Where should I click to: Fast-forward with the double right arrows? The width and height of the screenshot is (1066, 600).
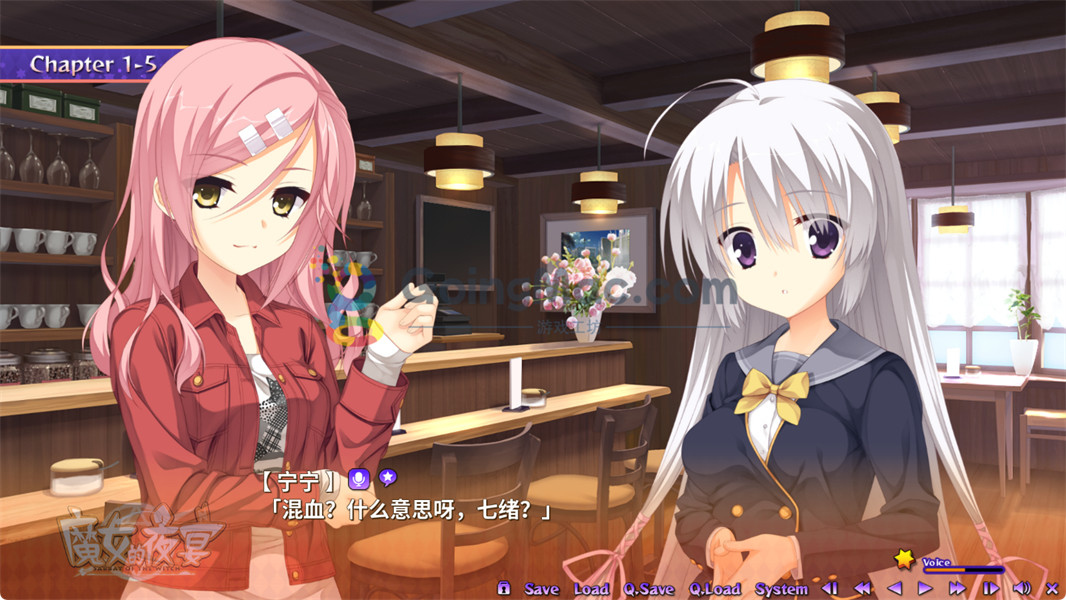(x=957, y=588)
